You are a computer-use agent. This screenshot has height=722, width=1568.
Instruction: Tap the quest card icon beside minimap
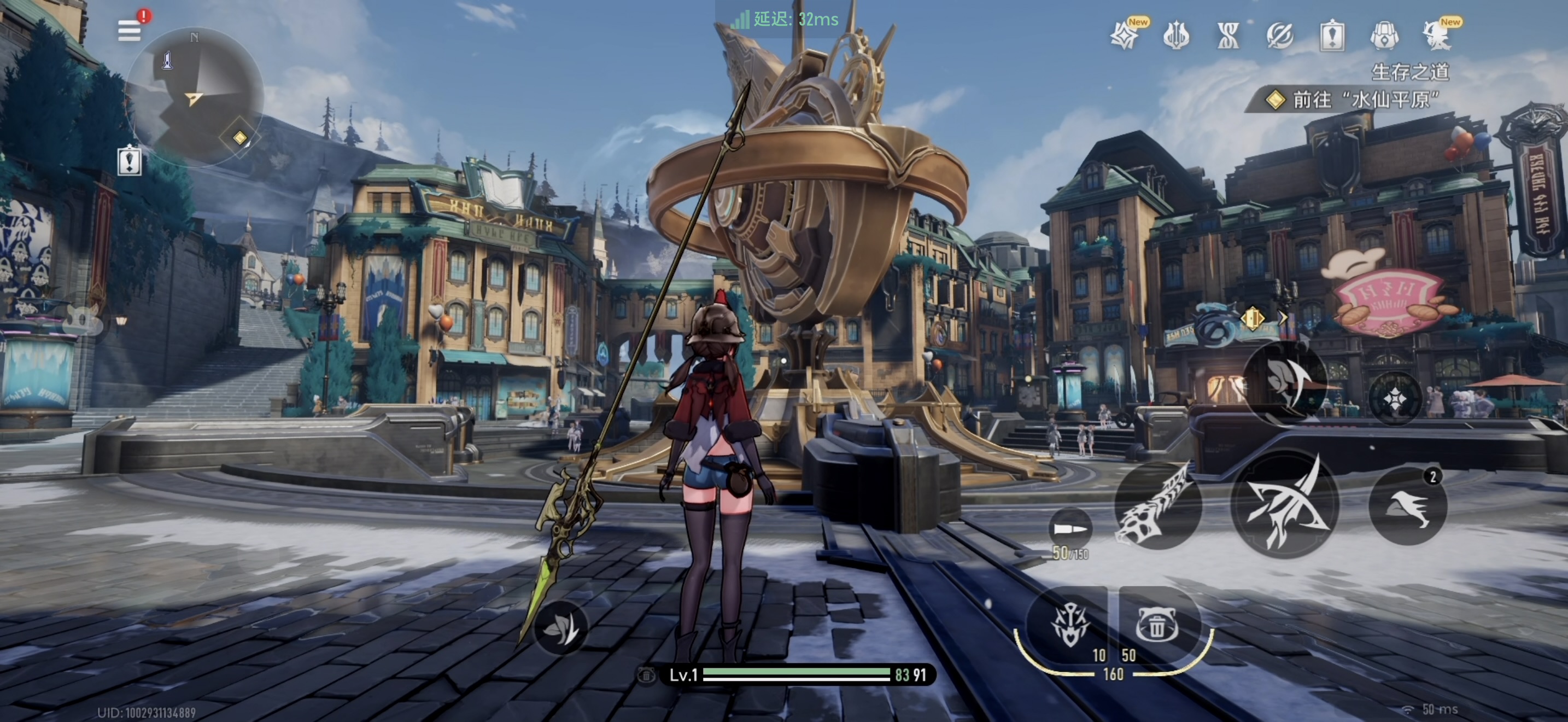click(130, 162)
